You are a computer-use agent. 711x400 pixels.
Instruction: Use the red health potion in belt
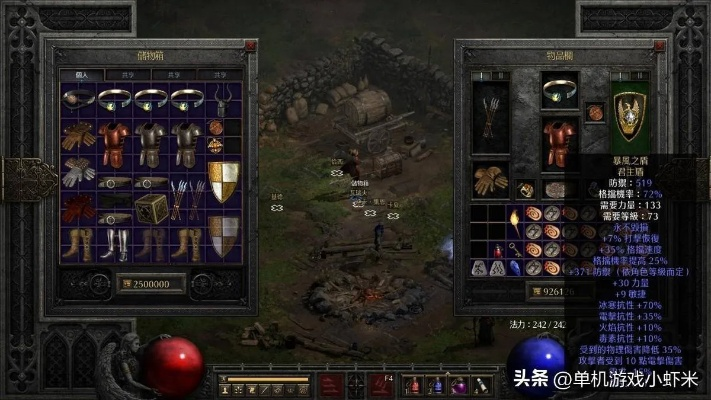click(416, 384)
